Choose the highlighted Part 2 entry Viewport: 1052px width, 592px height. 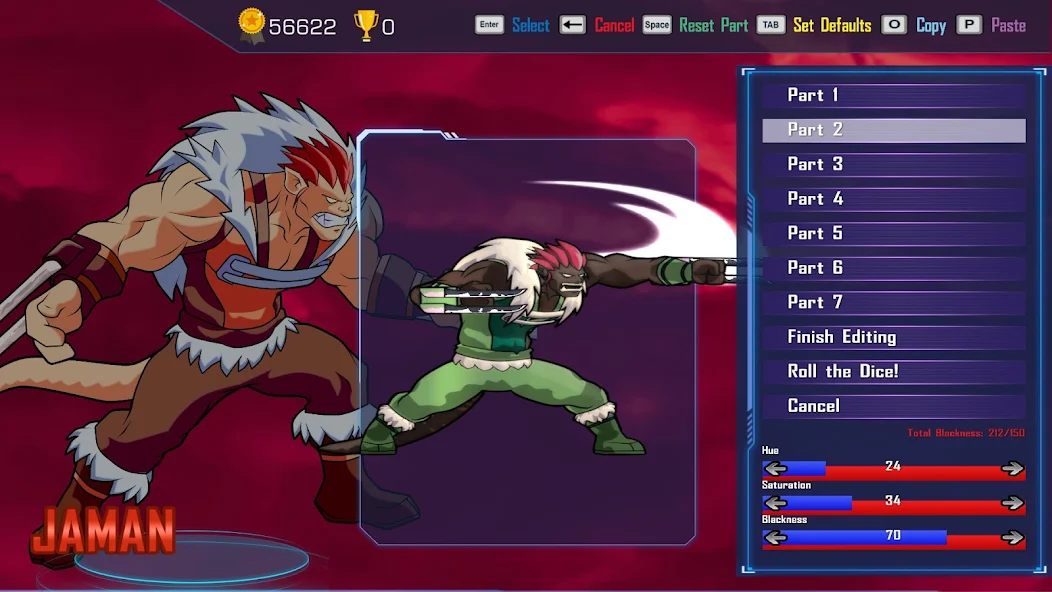(893, 130)
